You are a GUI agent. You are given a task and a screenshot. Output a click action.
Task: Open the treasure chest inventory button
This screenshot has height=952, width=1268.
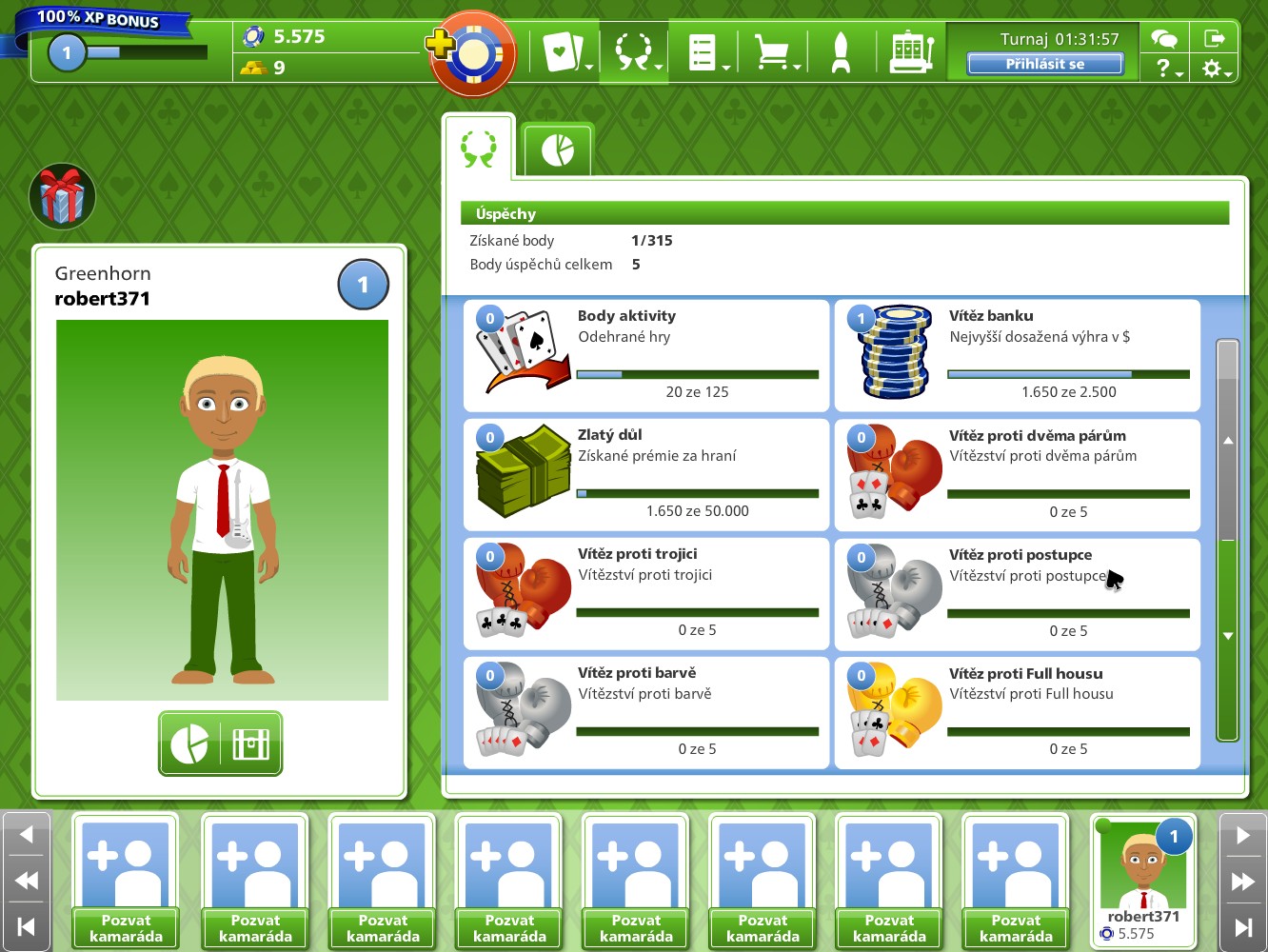pyautogui.click(x=251, y=744)
